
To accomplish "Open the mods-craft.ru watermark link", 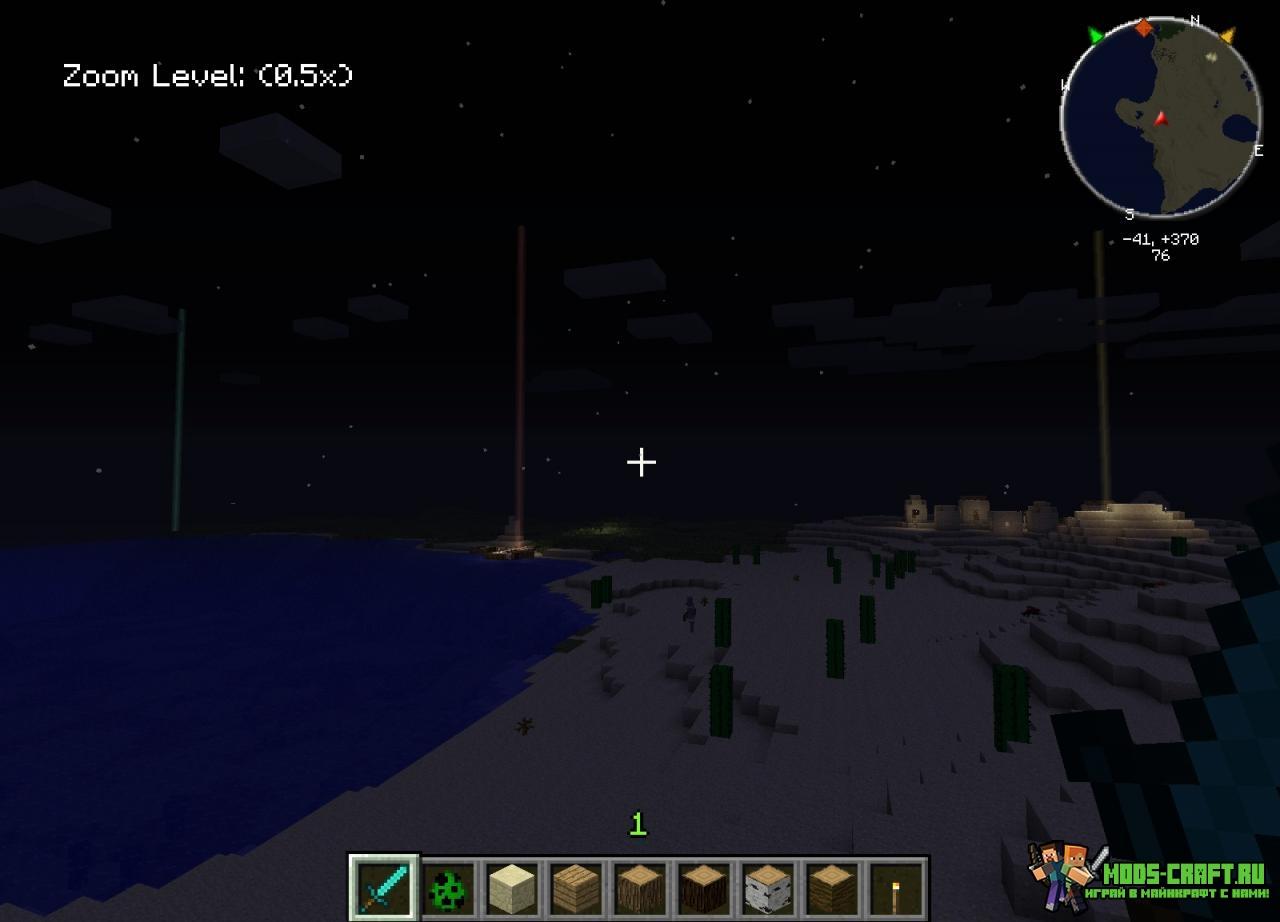I will click(x=1150, y=874).
